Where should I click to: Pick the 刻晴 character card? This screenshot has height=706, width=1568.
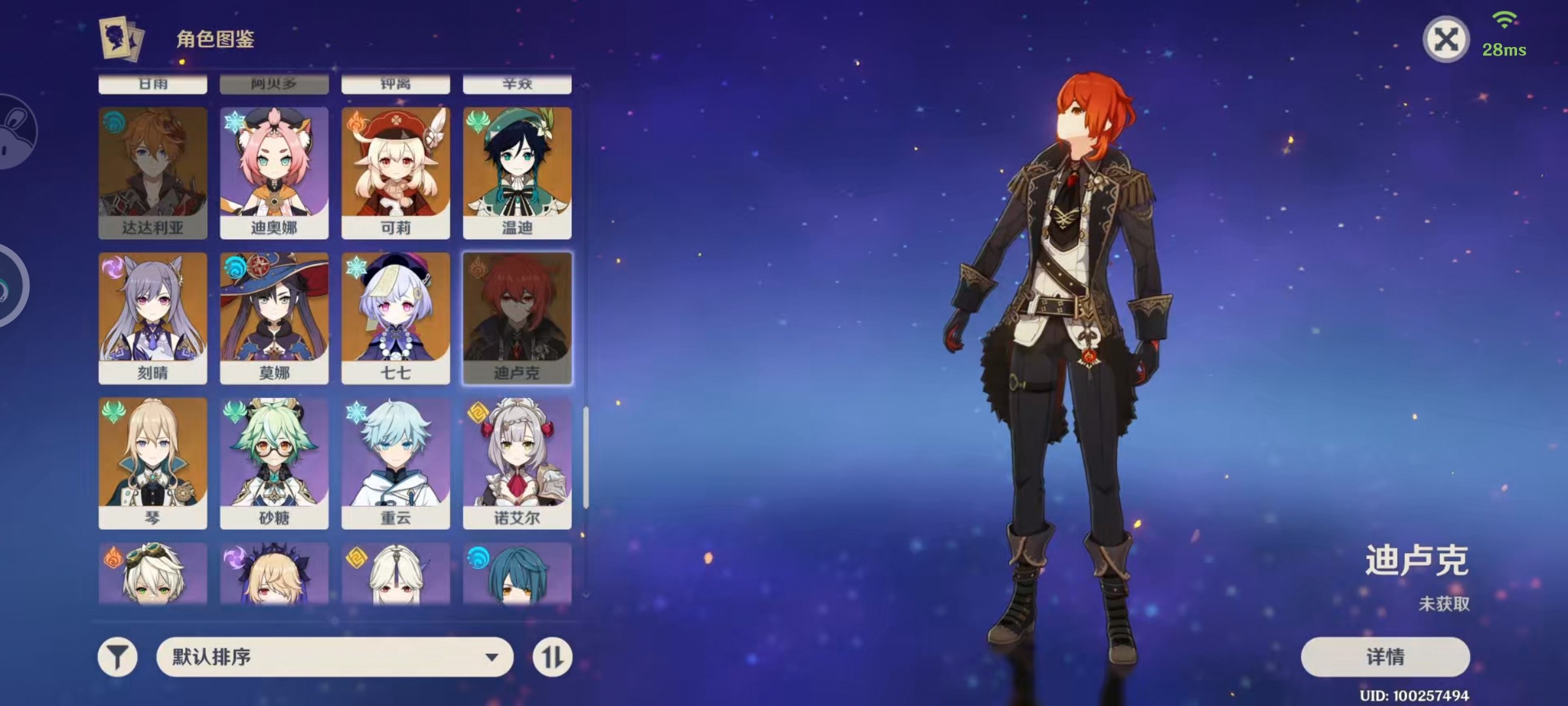[x=153, y=318]
